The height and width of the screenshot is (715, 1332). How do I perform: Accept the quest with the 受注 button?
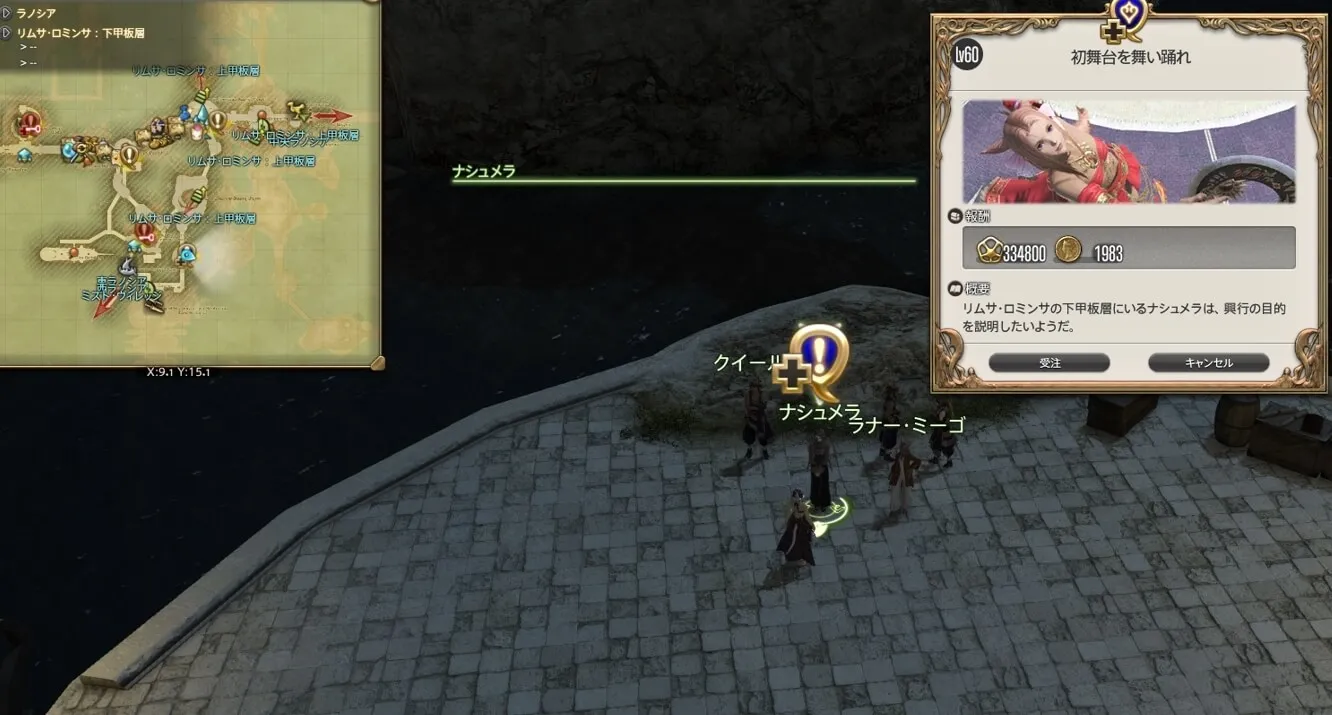(x=1049, y=363)
